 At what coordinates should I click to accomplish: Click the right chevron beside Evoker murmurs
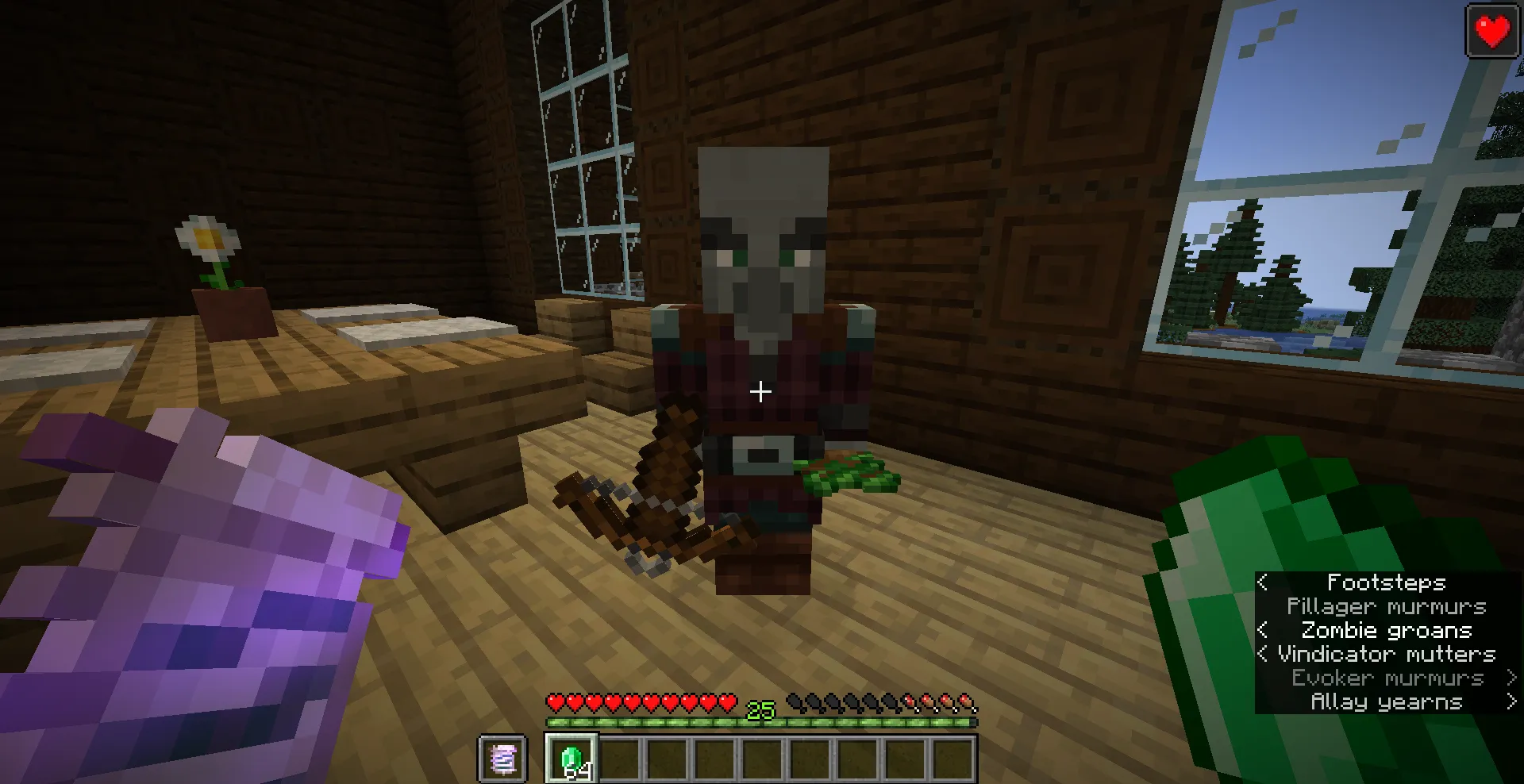click(x=1511, y=678)
